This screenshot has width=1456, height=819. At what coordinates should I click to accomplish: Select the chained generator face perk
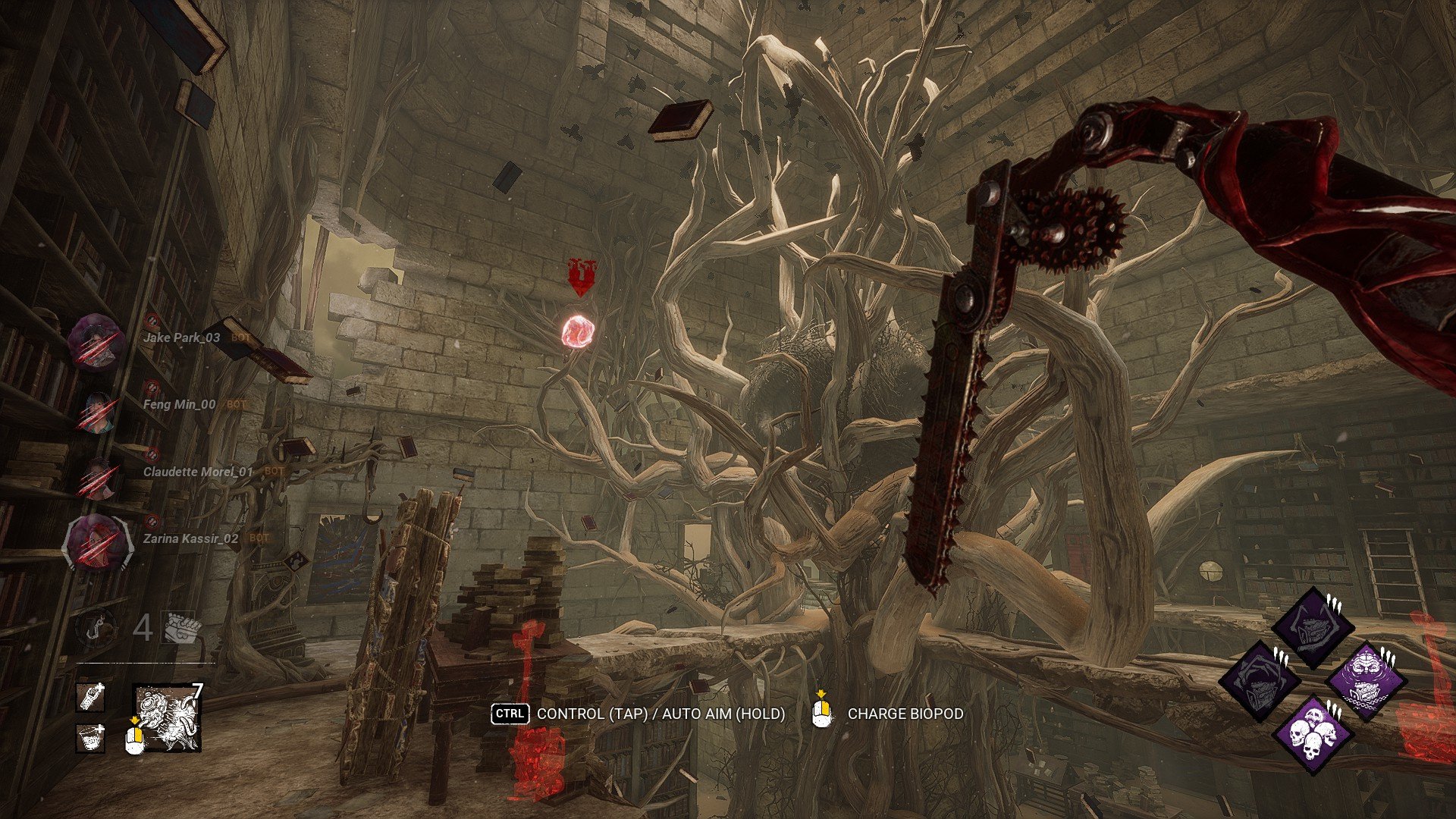pos(1367,679)
